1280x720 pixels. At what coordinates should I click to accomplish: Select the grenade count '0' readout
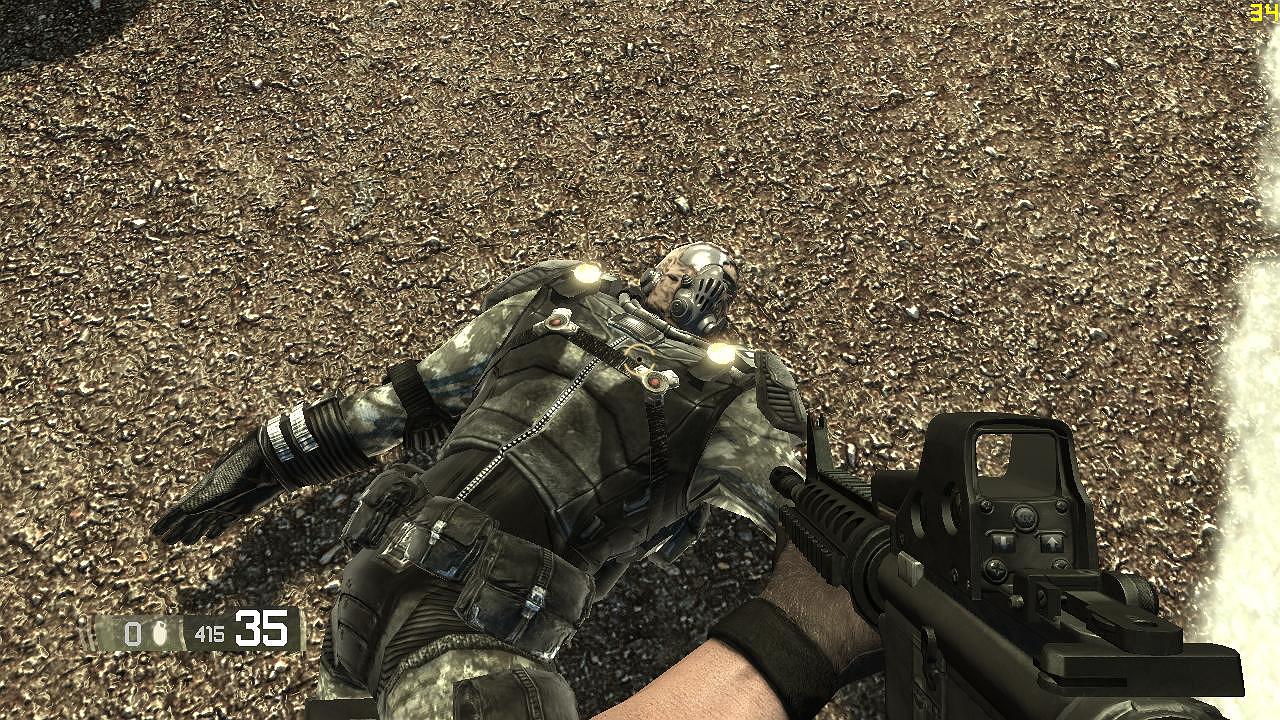pyautogui.click(x=130, y=631)
